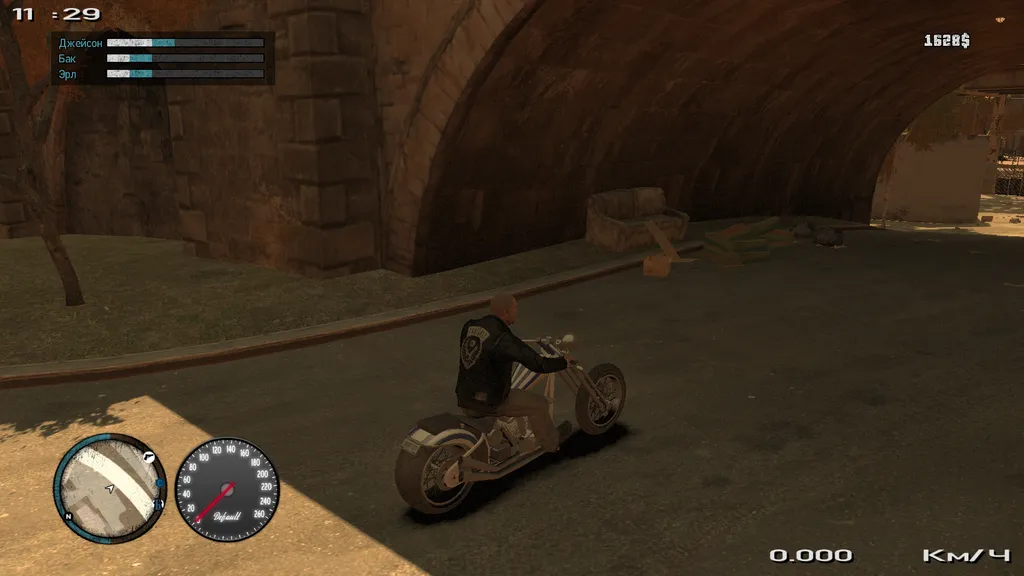
Task: Select Джейсон in the gang member list
Action: pos(80,43)
